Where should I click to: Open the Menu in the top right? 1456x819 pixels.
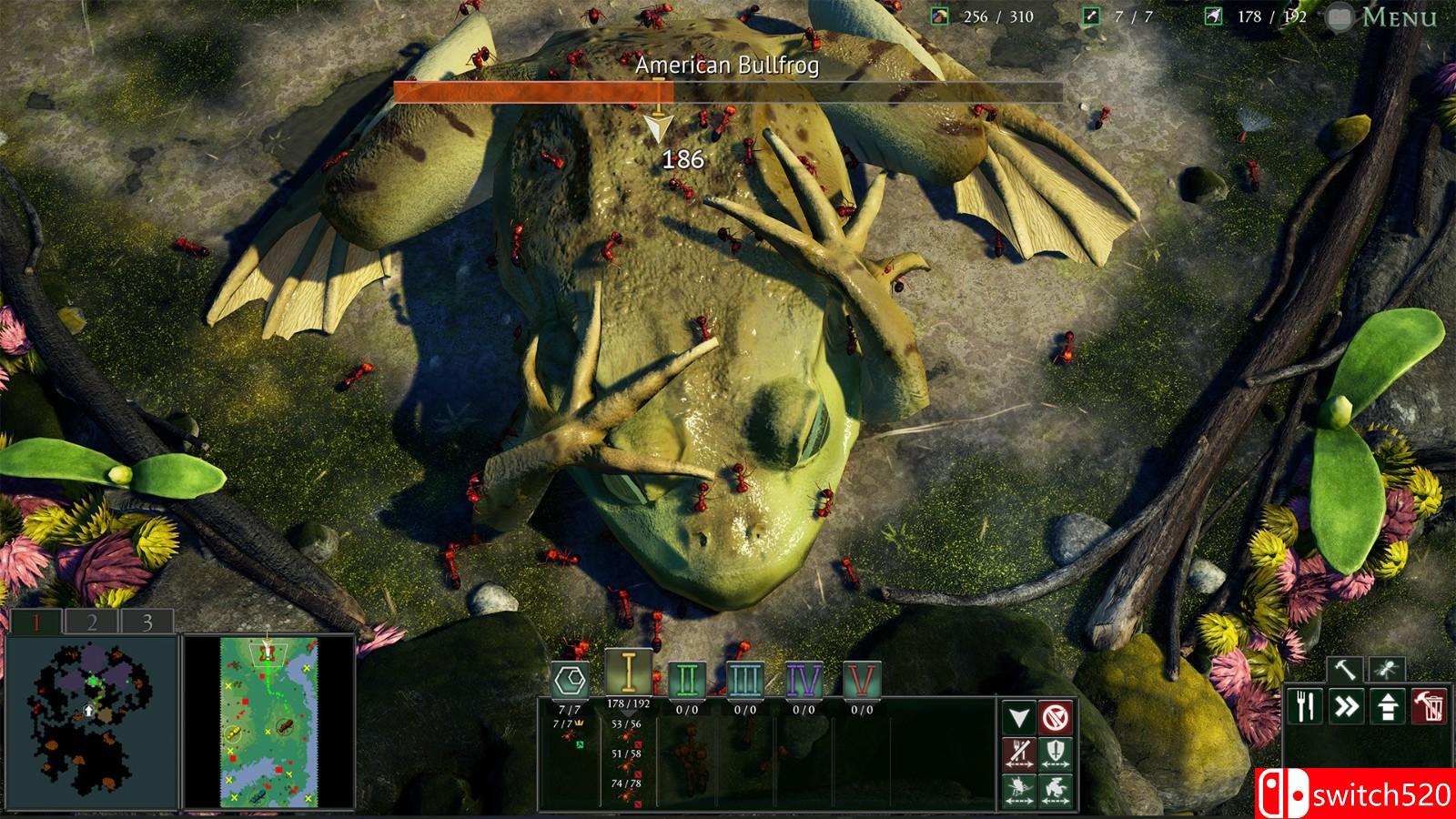pyautogui.click(x=1398, y=15)
